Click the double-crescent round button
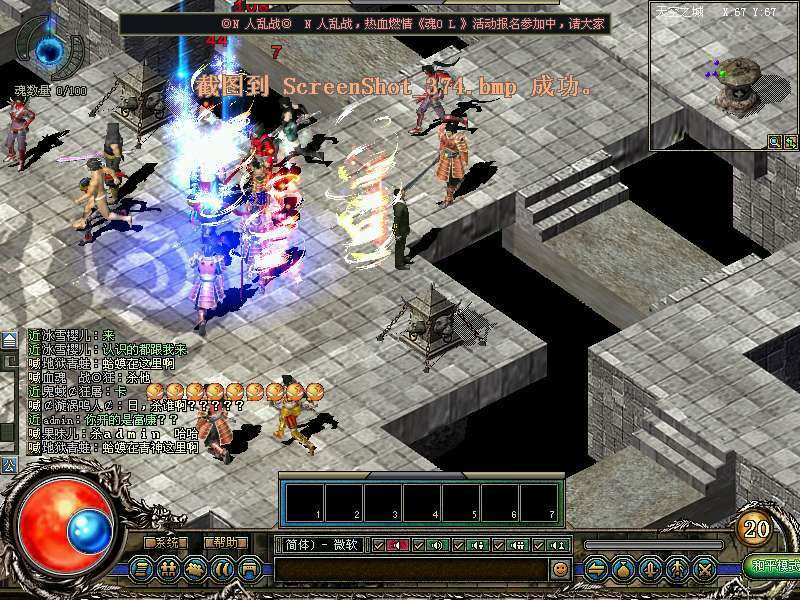800x600 pixels. click(223, 568)
